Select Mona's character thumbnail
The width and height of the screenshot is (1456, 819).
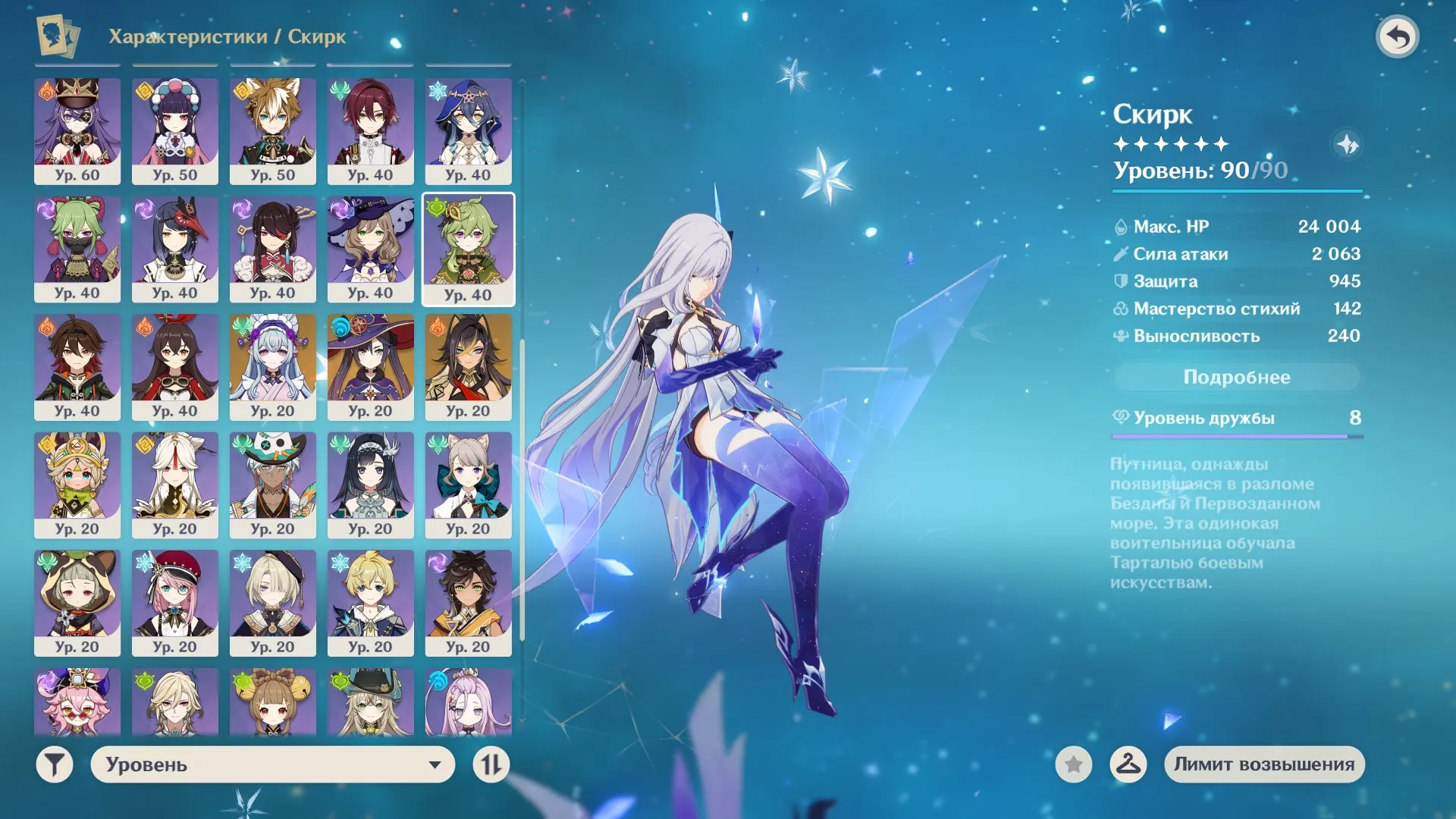[x=370, y=368]
